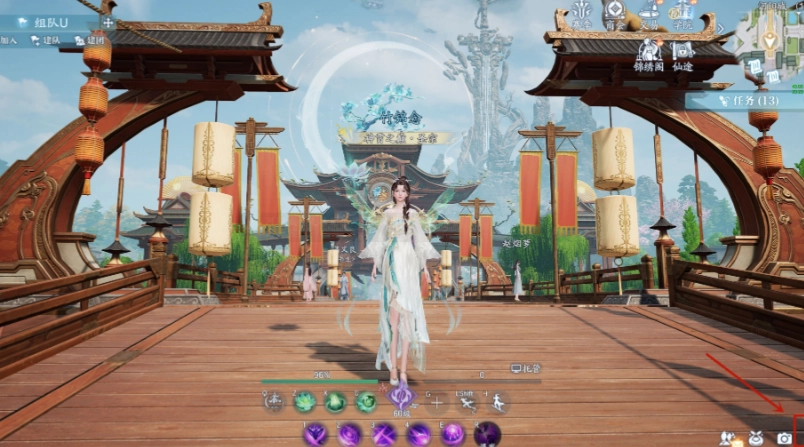The width and height of the screenshot is (804, 447).
Task: Open the 仙途 scroll icon
Action: (x=683, y=53)
